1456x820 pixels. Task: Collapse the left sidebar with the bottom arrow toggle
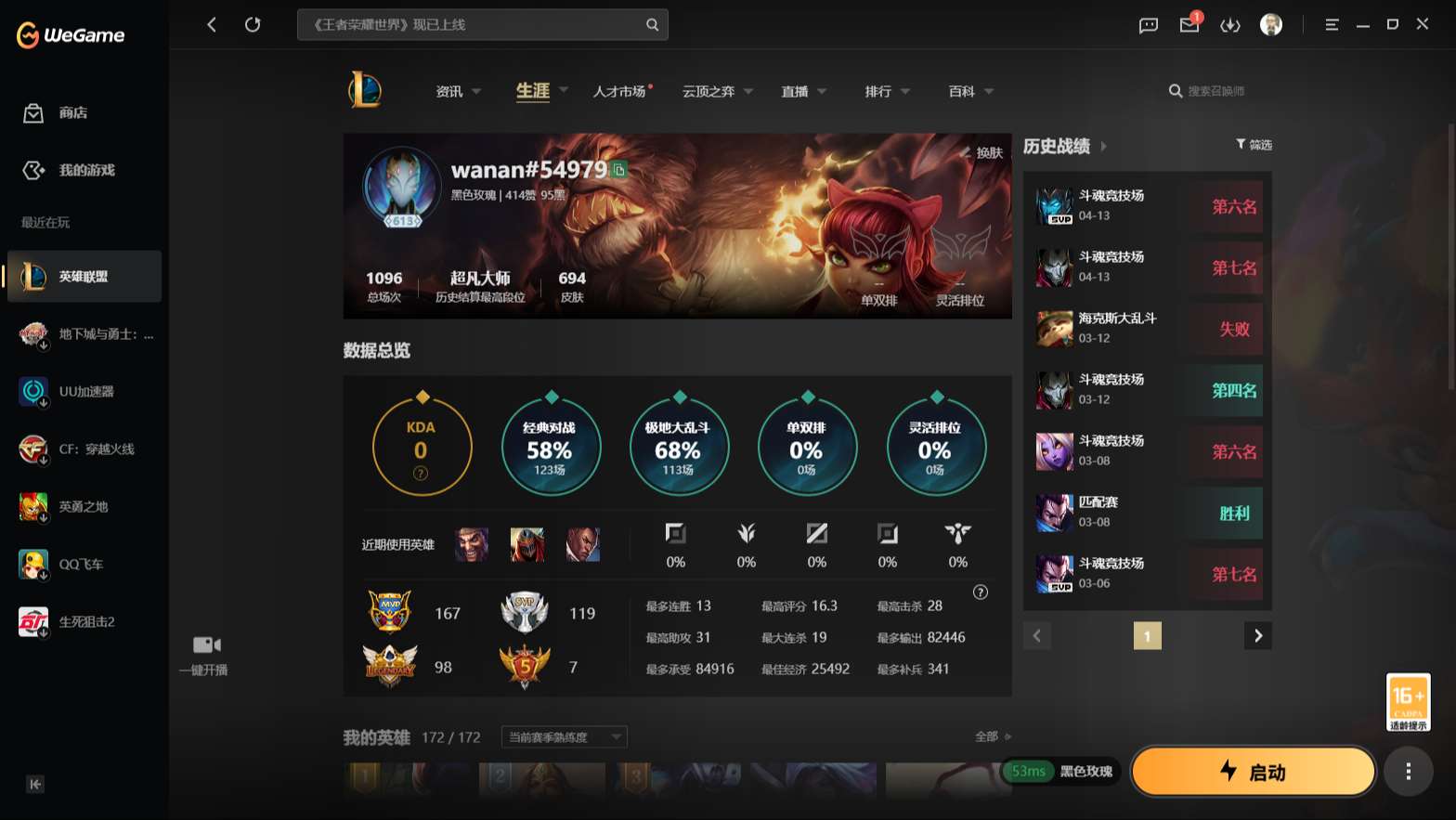coord(34,785)
